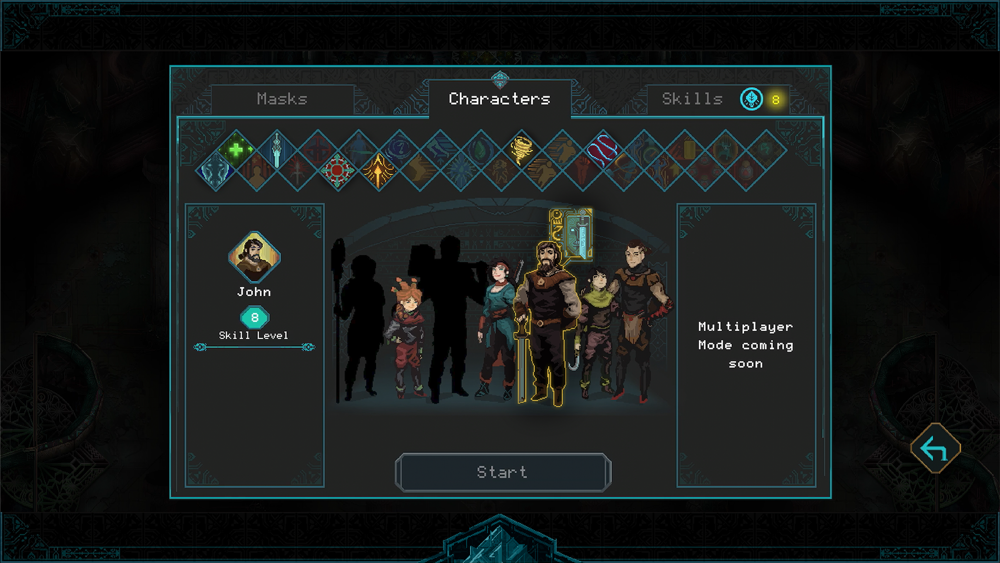Select the Characters tab
The height and width of the screenshot is (563, 1000).
(499, 99)
